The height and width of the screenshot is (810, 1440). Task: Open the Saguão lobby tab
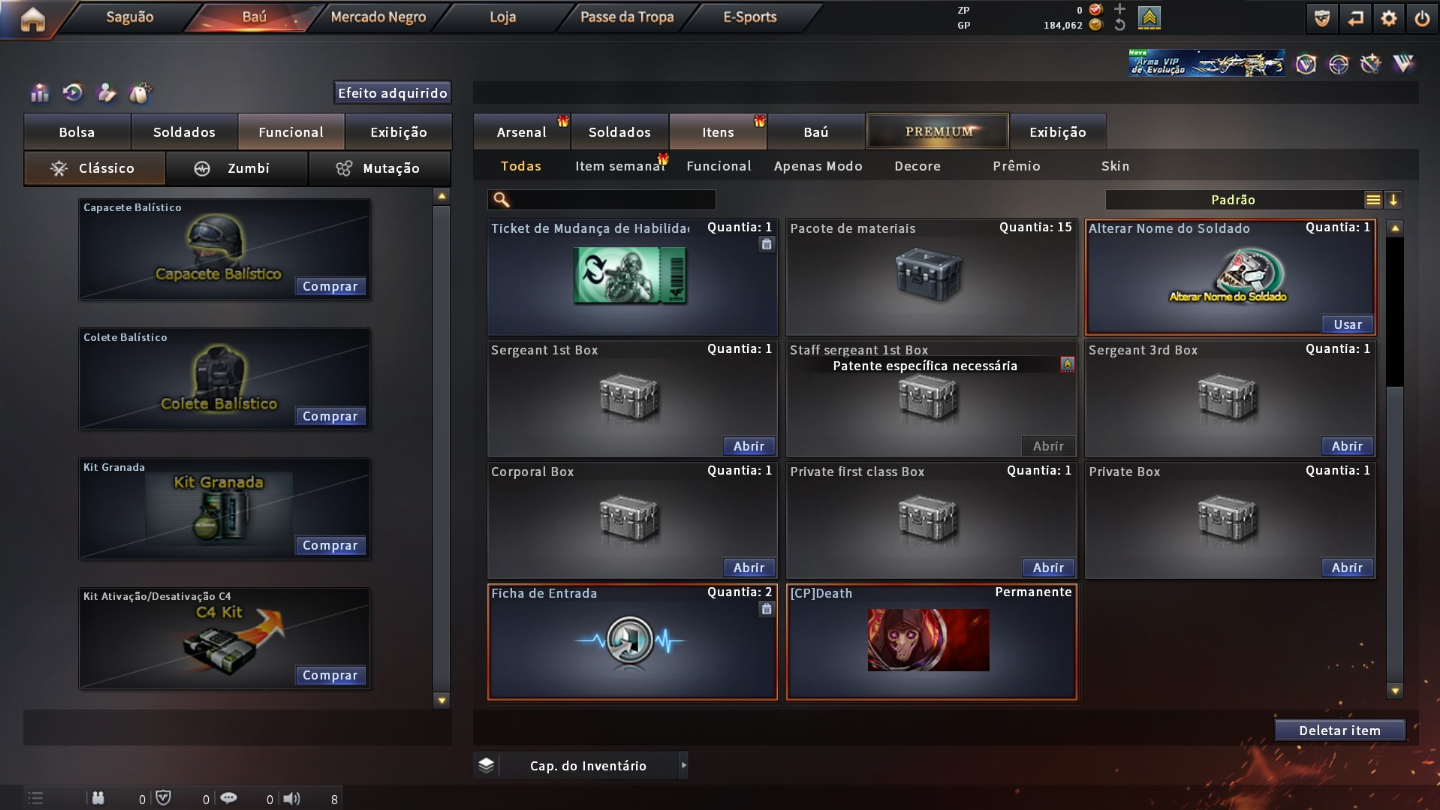pyautogui.click(x=129, y=17)
